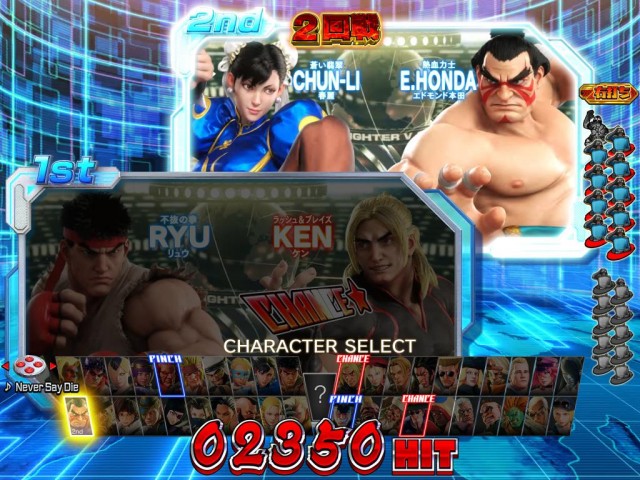640x480 pixels.
Task: Select the pink-haired fighter roster portrait
Action: 543,376
